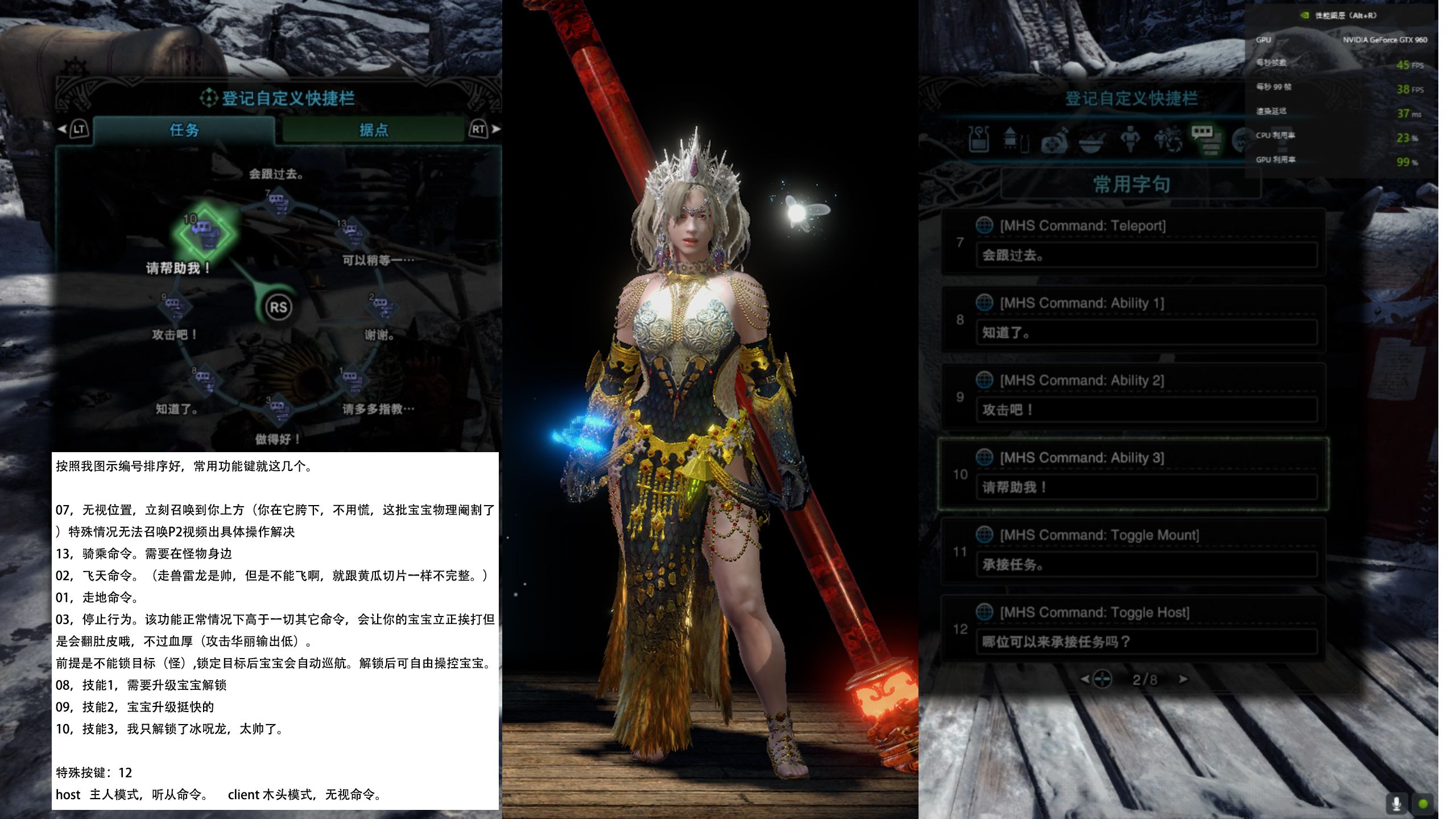Select the rightmost circular icon in the shortcut bar
This screenshot has width=1456, height=819.
[x=1243, y=139]
